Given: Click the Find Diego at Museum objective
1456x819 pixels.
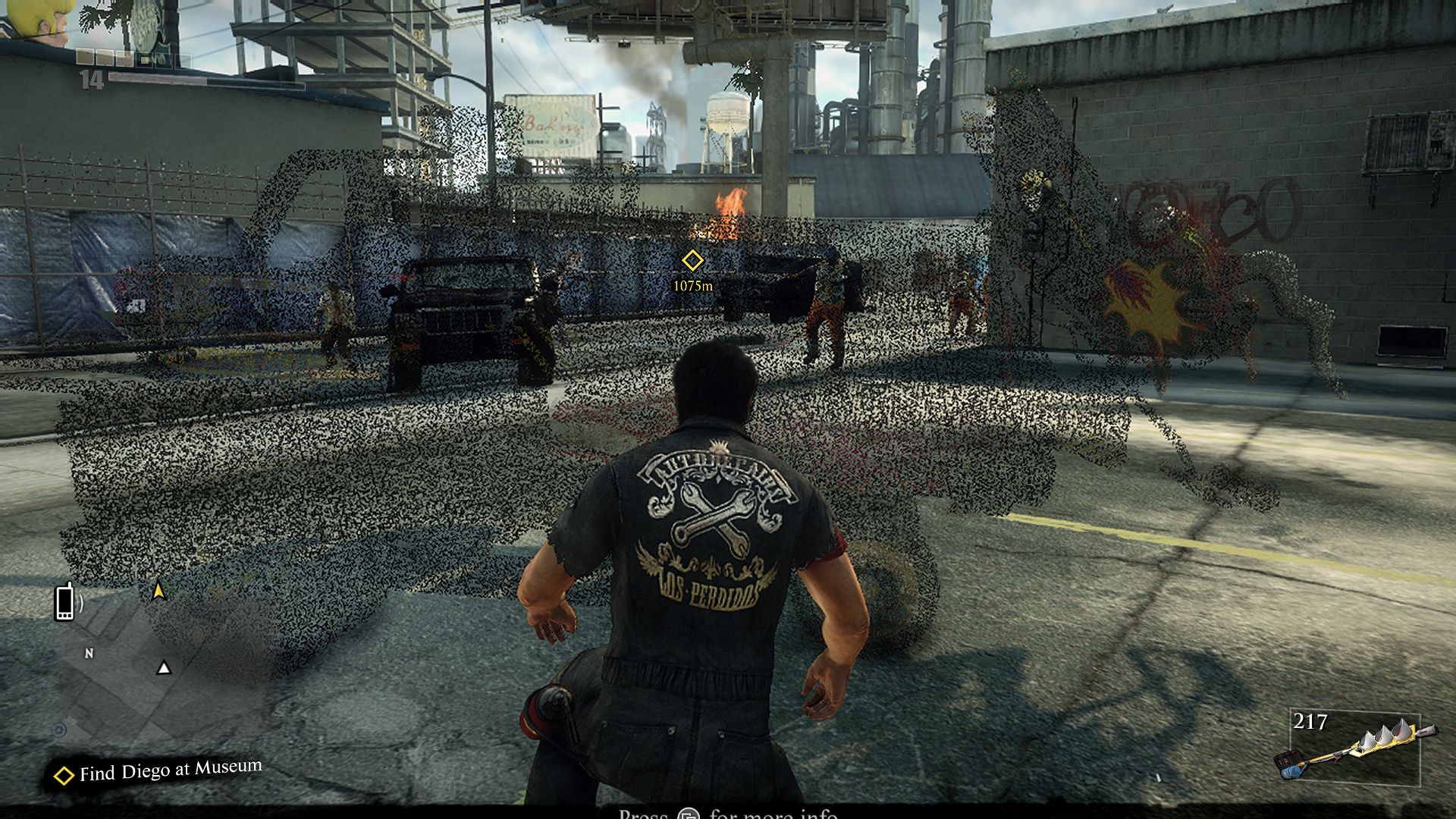Looking at the screenshot, I should tap(158, 772).
